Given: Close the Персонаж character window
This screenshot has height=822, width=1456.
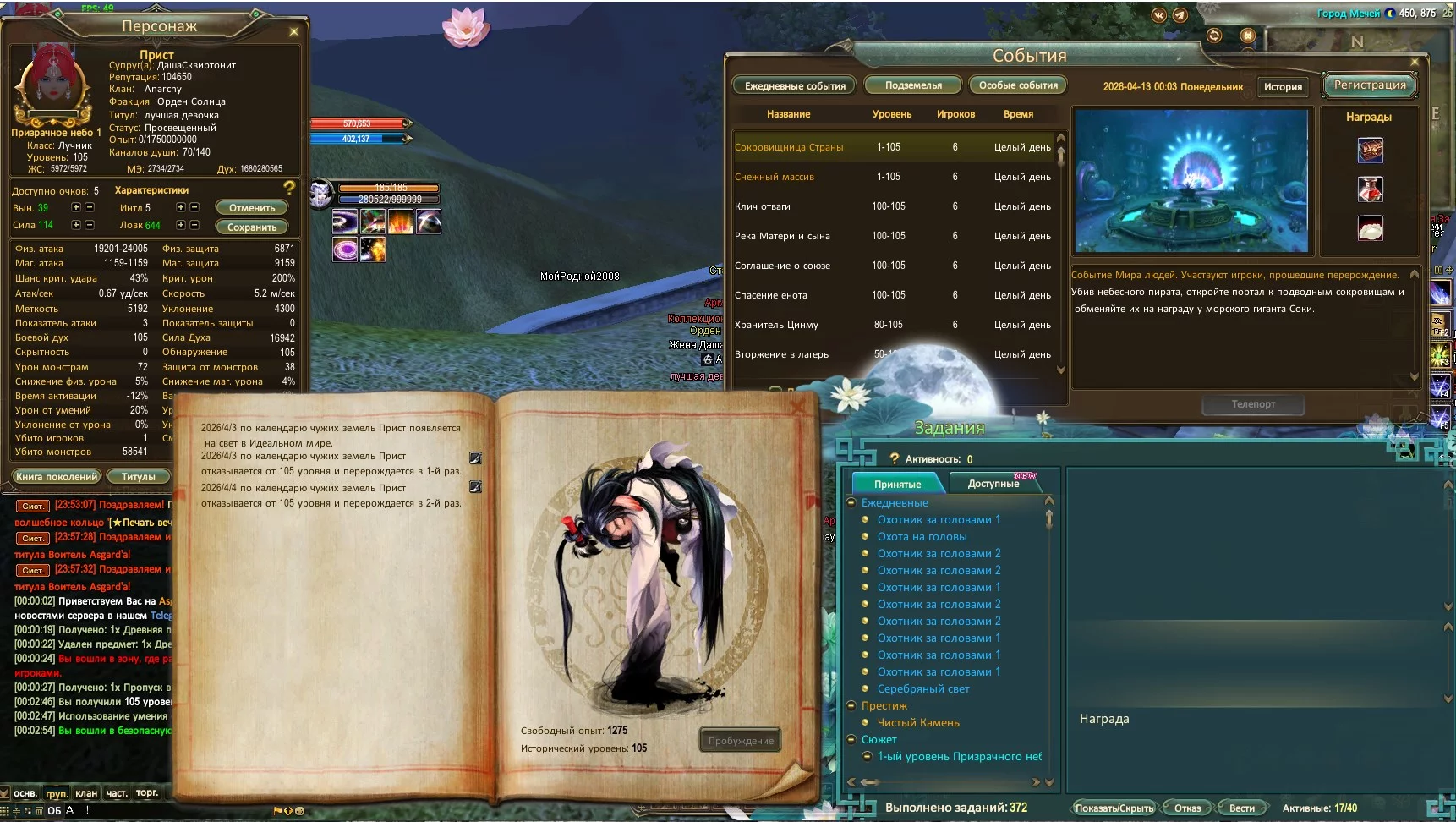Looking at the screenshot, I should (x=294, y=32).
